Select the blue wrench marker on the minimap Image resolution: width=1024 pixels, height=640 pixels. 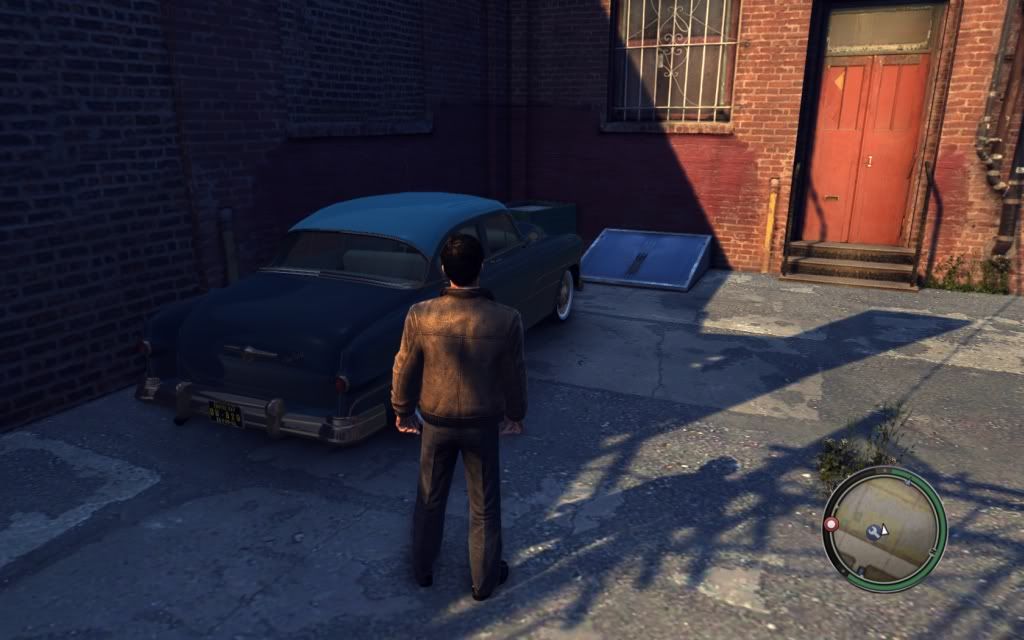click(874, 531)
